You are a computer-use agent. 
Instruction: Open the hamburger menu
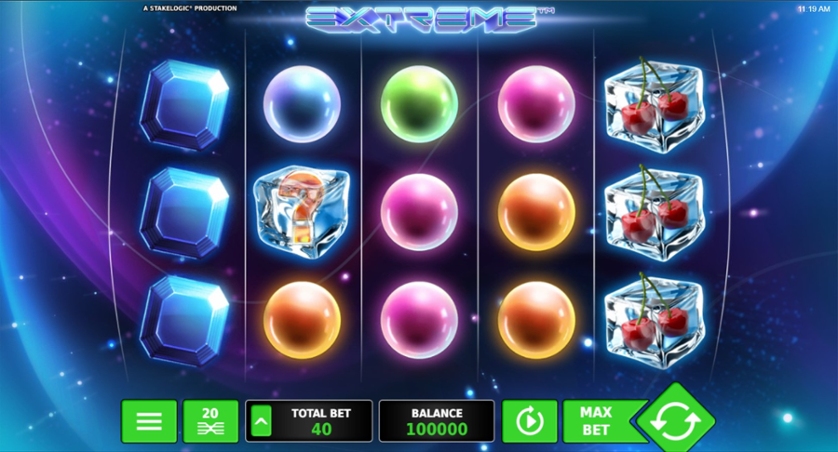pyautogui.click(x=149, y=421)
